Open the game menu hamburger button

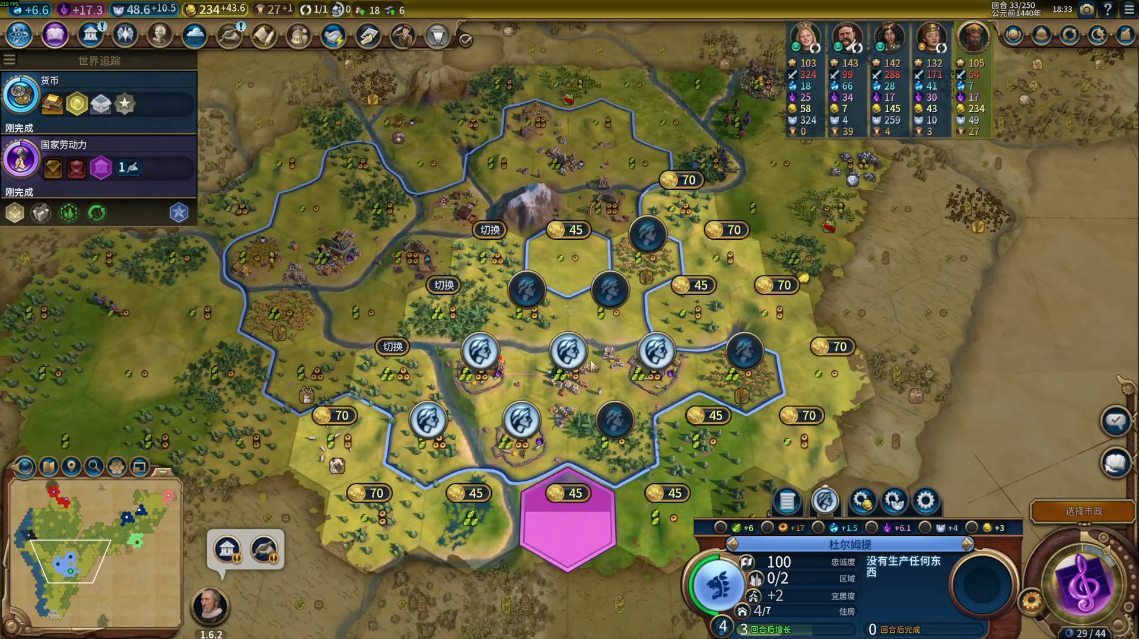coord(1128,9)
